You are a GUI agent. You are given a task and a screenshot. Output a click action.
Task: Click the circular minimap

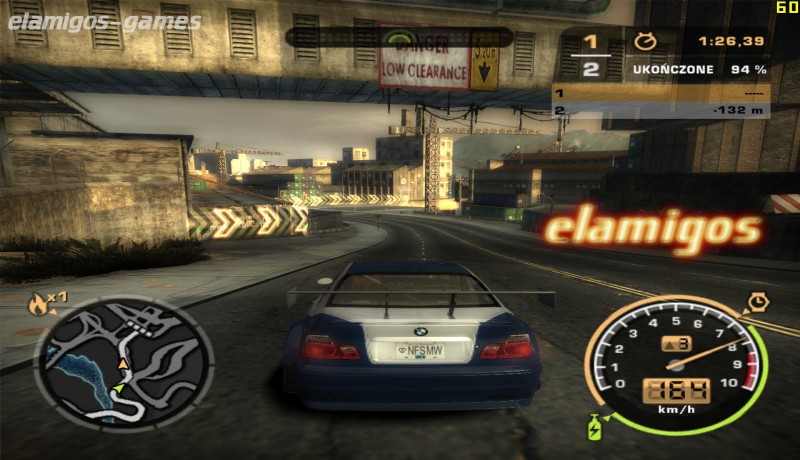point(123,364)
